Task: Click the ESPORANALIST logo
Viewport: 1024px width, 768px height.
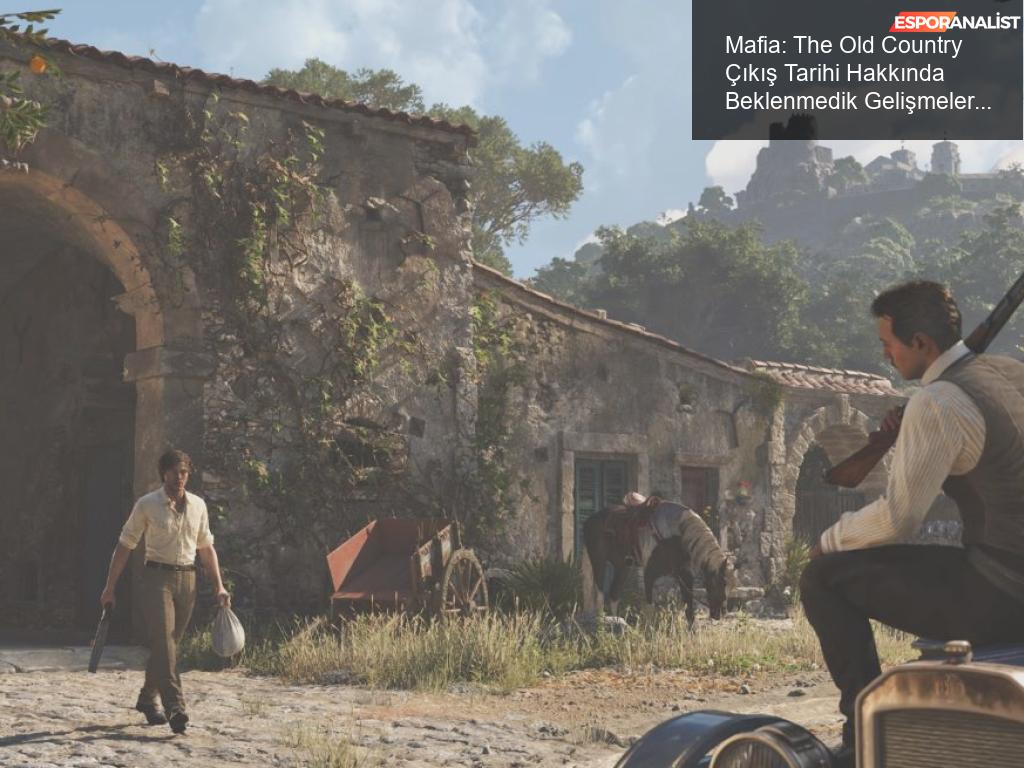Action: [955, 22]
